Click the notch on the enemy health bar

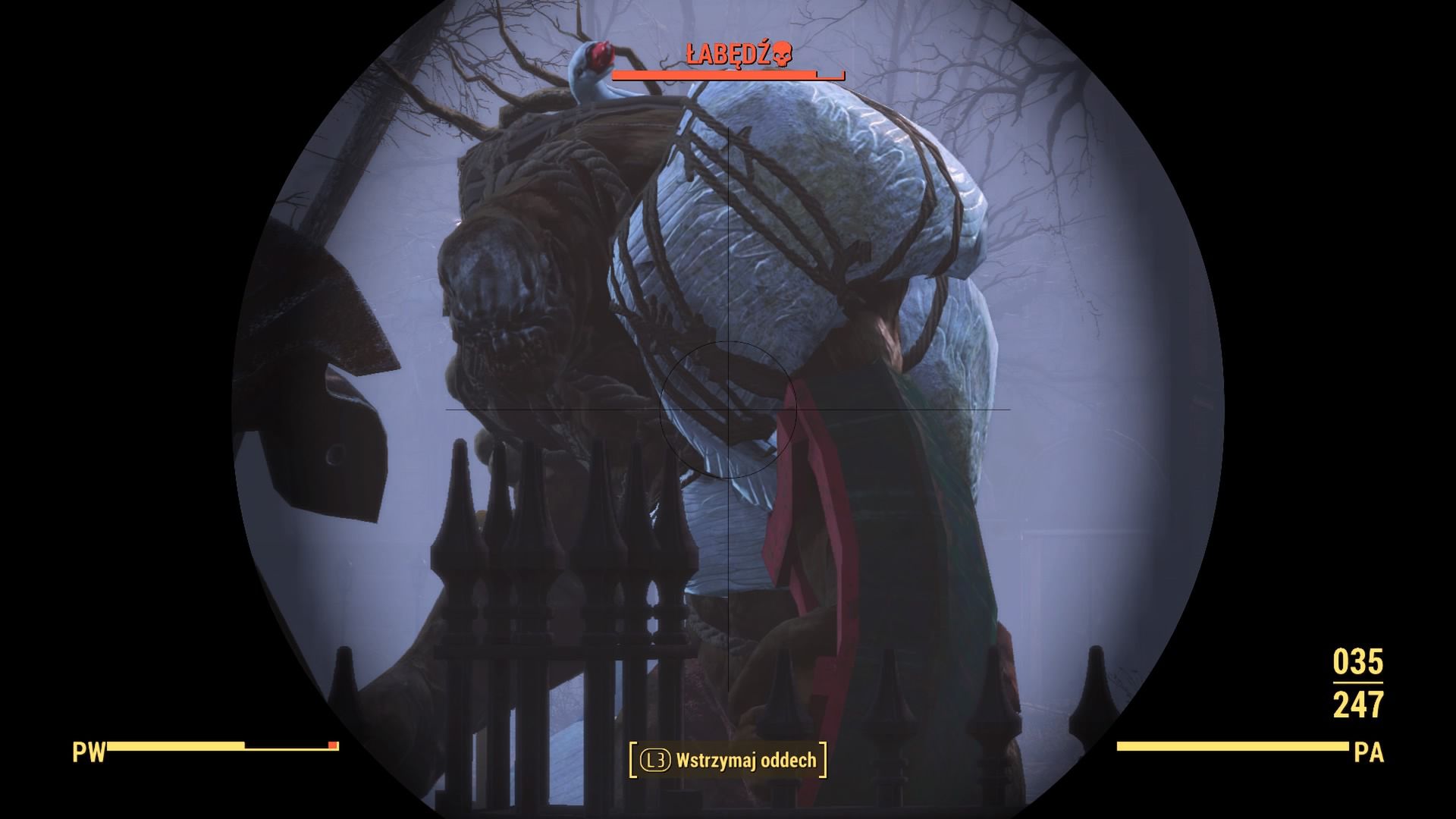tap(817, 76)
